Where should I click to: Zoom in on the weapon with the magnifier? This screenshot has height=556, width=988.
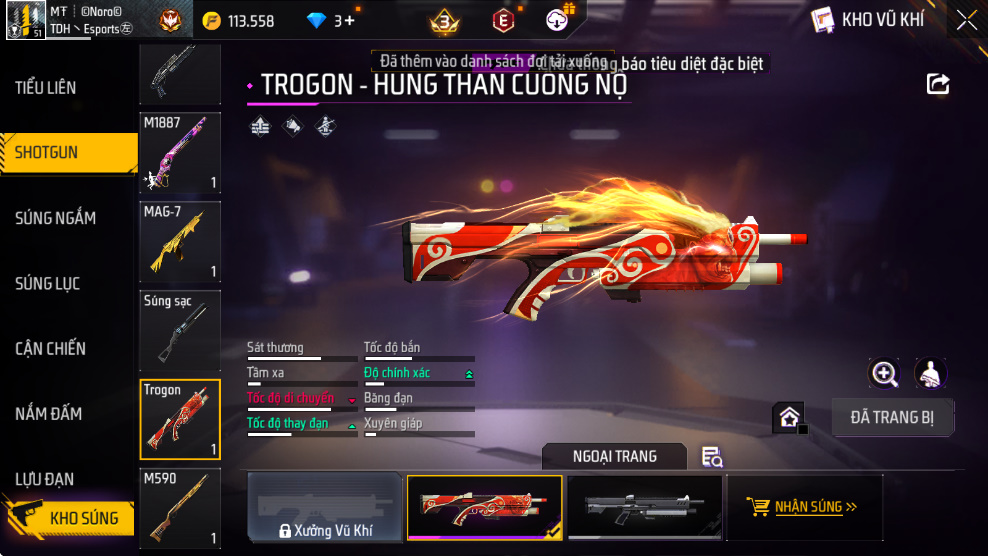tap(884, 374)
